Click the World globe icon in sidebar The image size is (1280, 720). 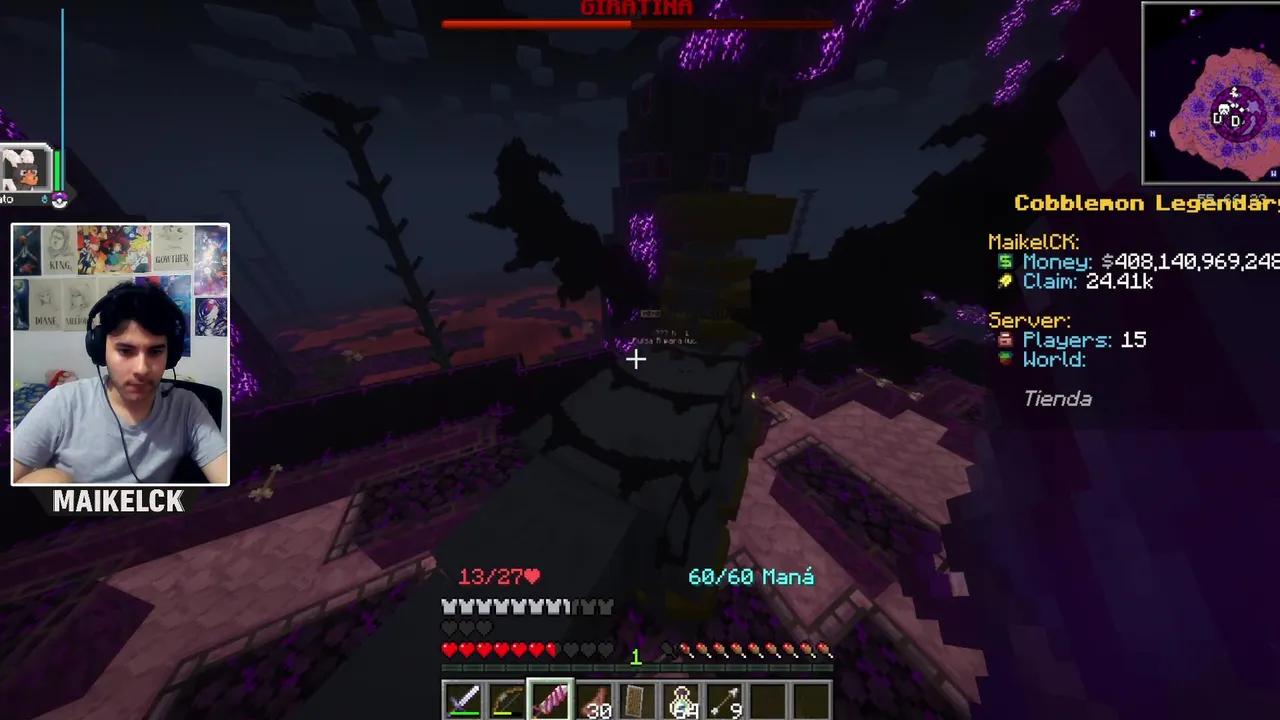pyautogui.click(x=1004, y=361)
